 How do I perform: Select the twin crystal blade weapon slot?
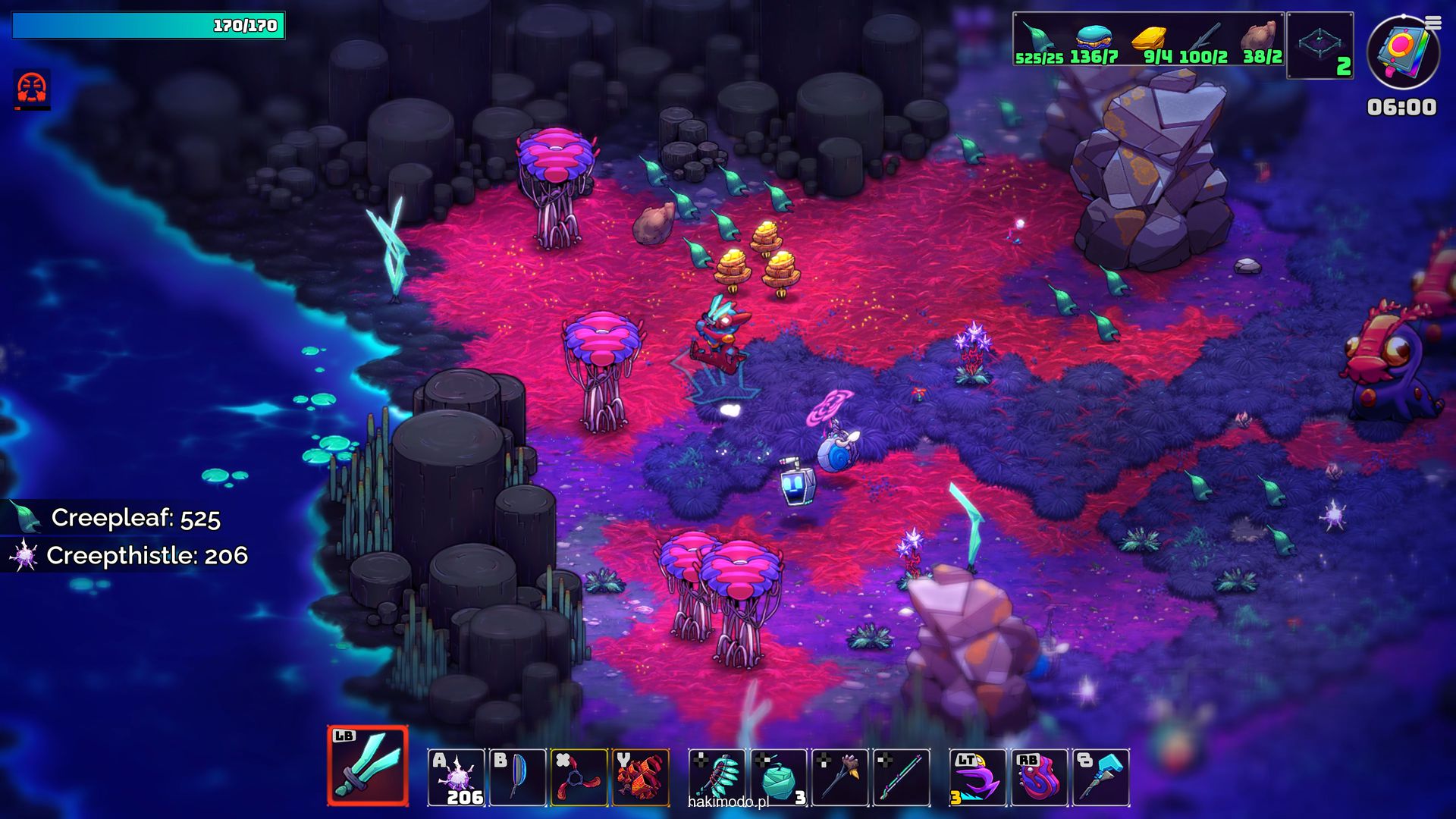pyautogui.click(x=368, y=766)
